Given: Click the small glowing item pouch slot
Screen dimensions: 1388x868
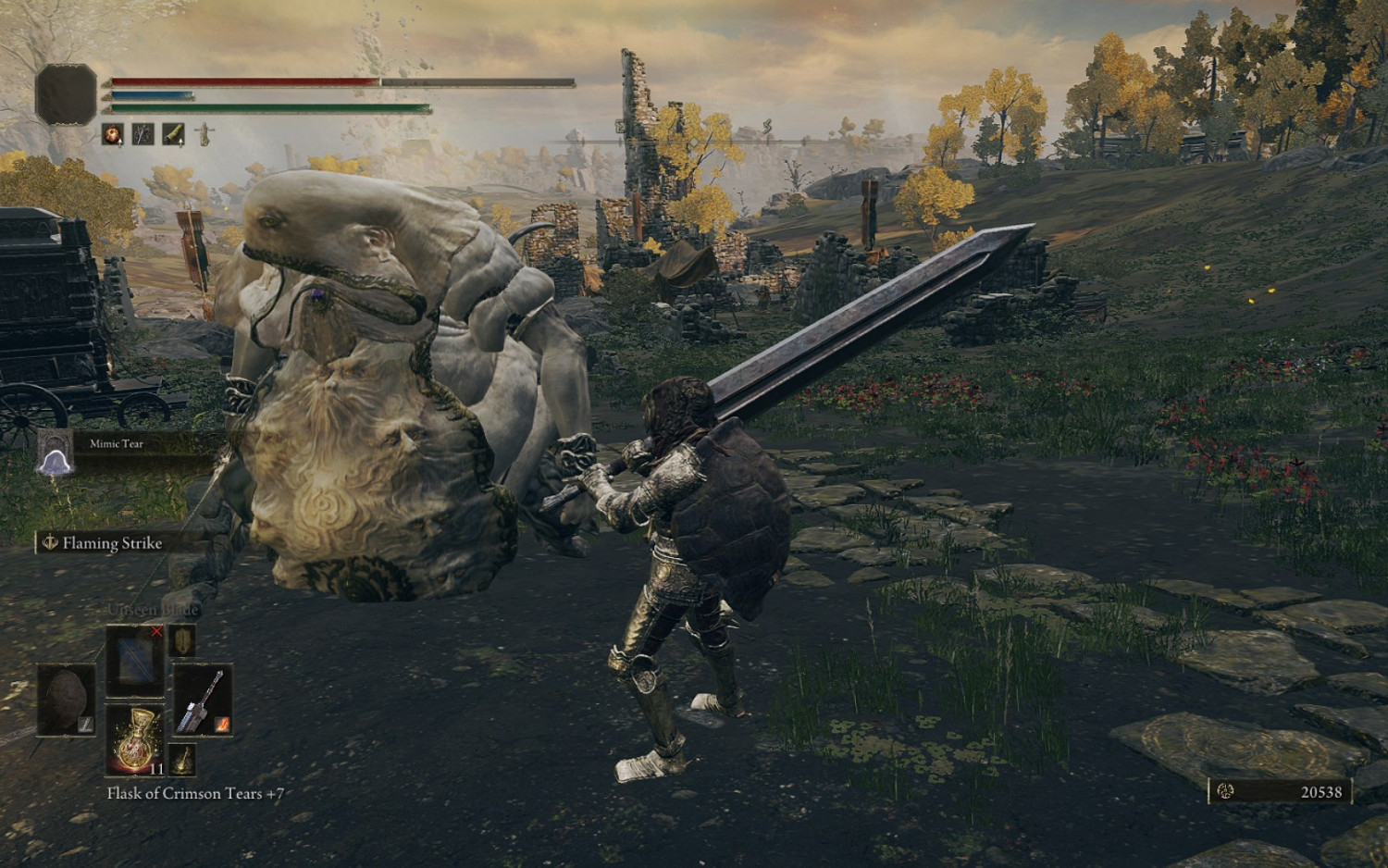Looking at the screenshot, I should (x=182, y=759).
